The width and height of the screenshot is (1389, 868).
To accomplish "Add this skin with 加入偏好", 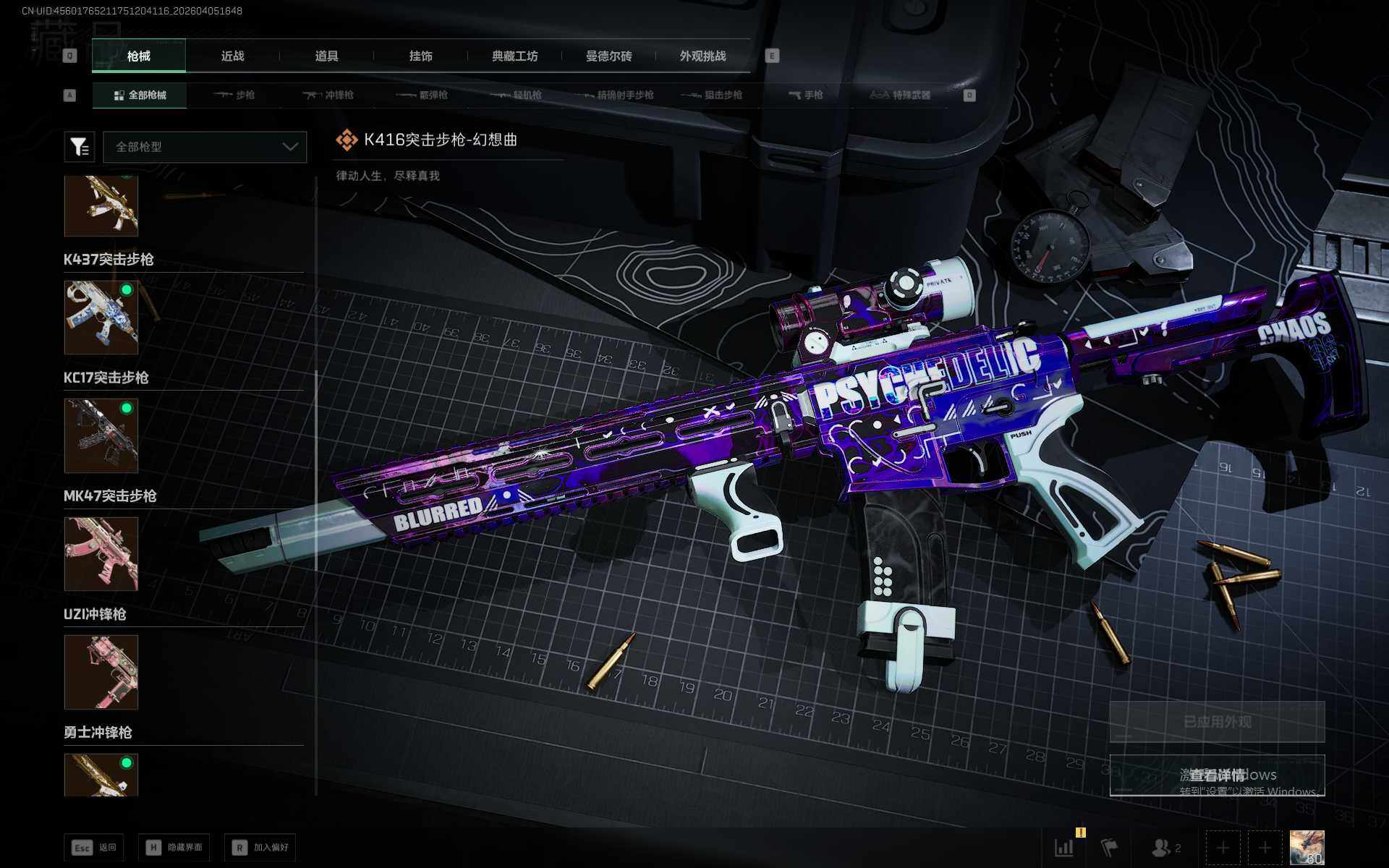I will [x=260, y=848].
